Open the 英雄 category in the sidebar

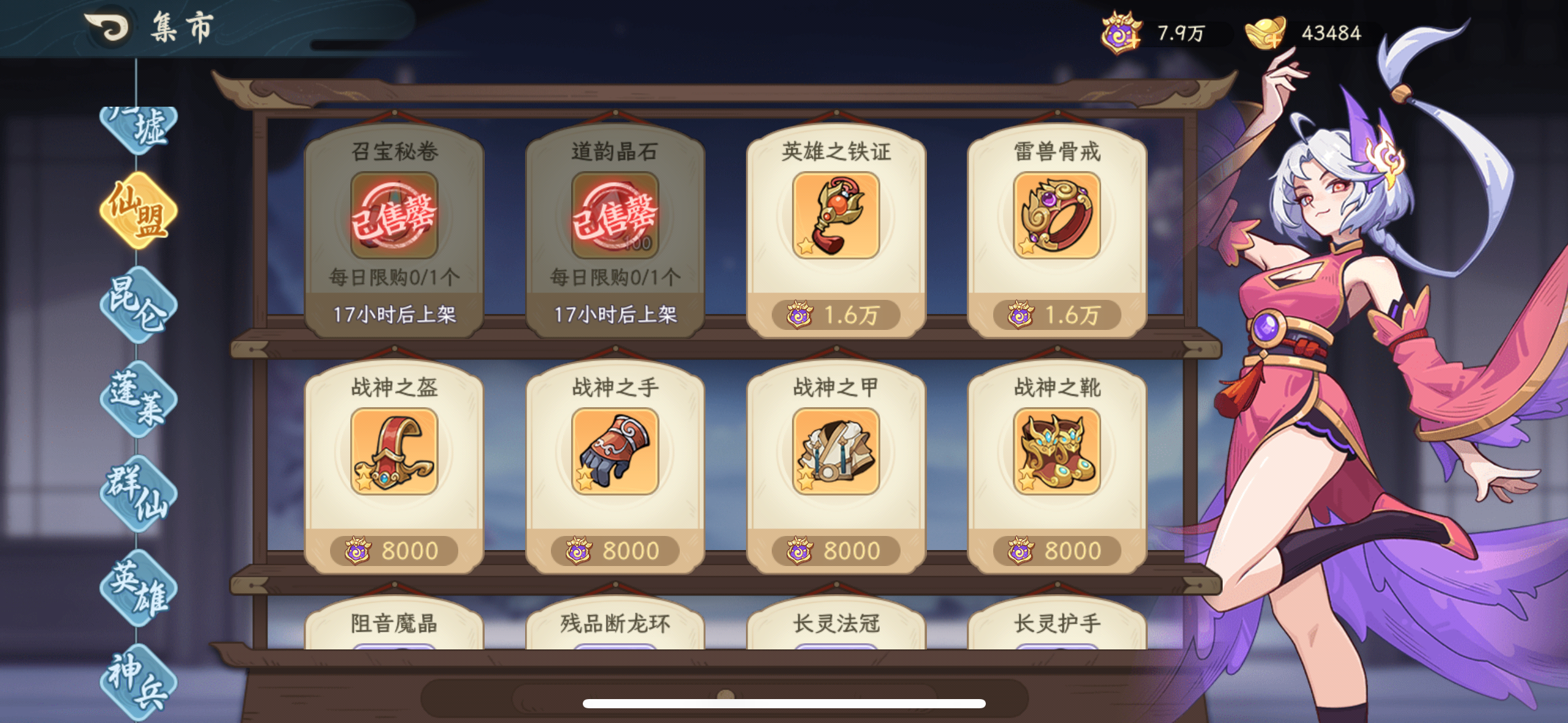(139, 587)
